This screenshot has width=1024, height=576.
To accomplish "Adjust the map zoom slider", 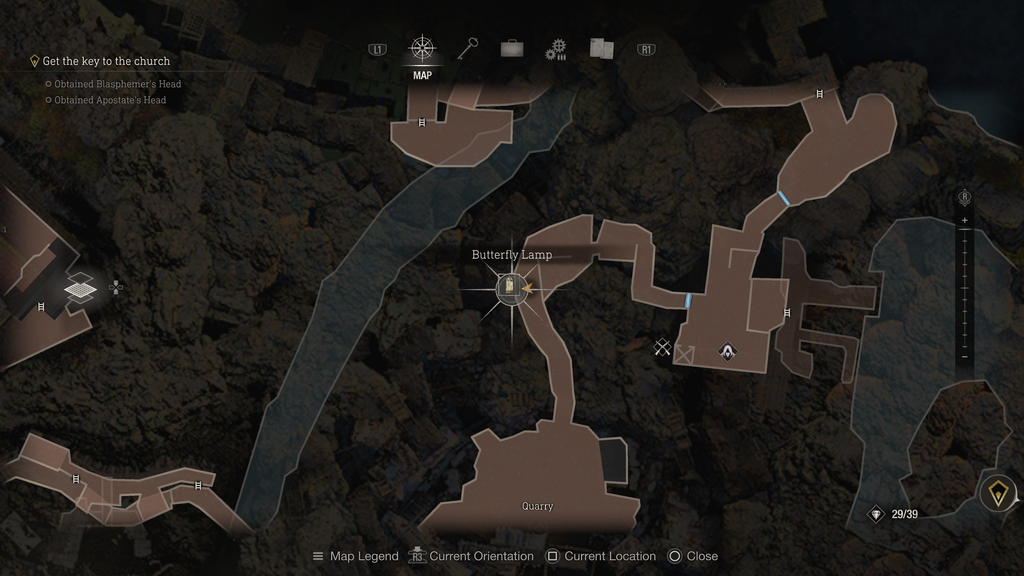I will [964, 288].
